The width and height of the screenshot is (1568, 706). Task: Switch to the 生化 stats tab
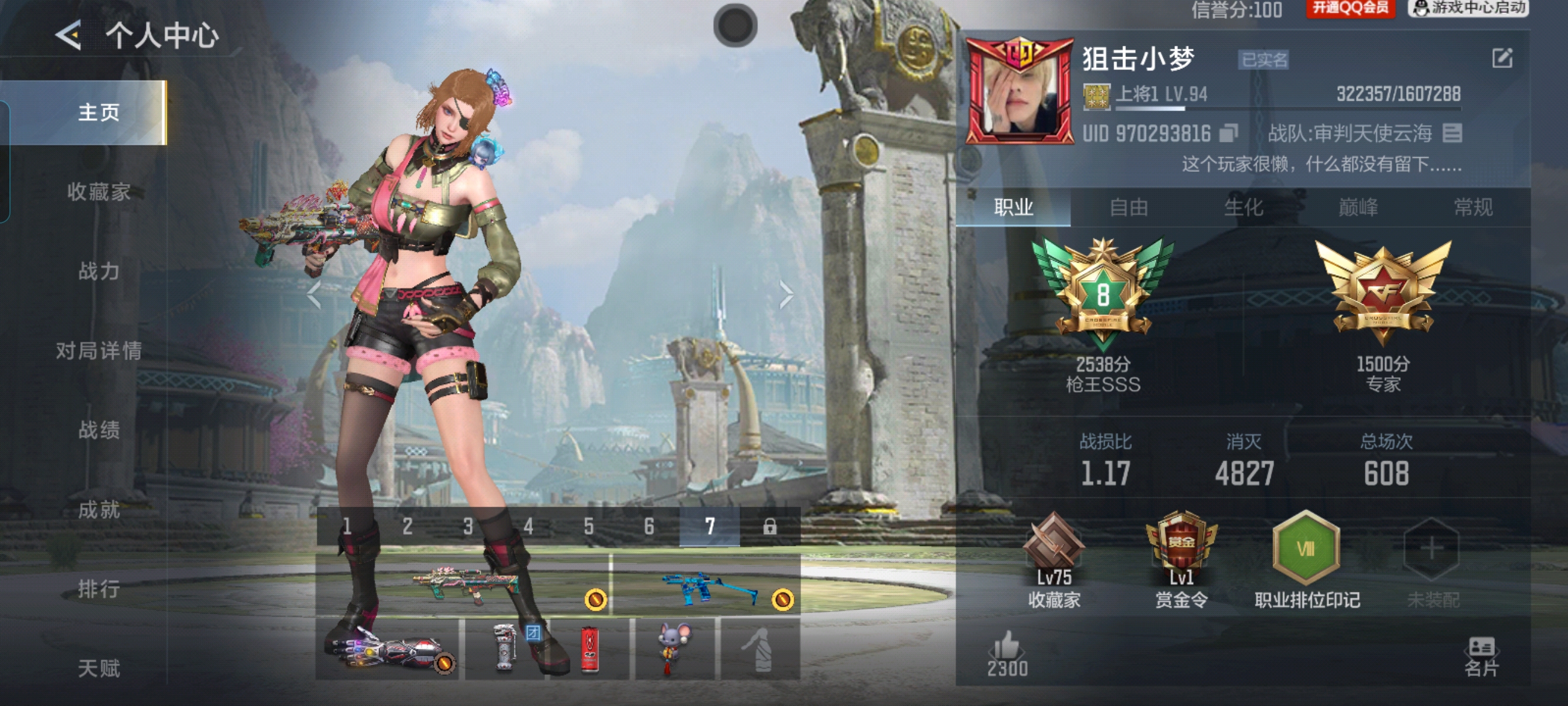point(1244,208)
